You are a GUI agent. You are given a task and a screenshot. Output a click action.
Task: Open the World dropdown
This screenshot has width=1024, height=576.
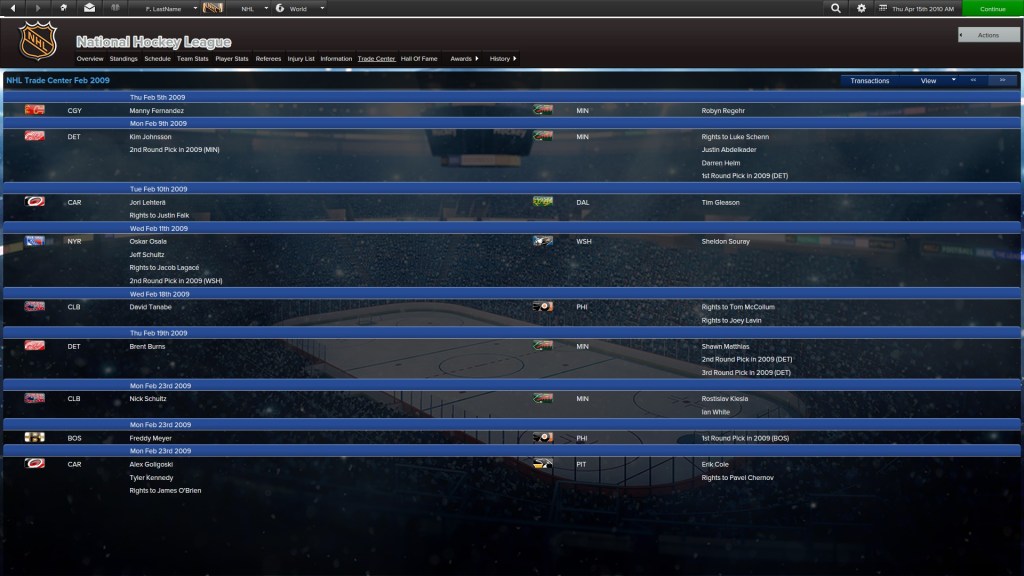pos(300,8)
